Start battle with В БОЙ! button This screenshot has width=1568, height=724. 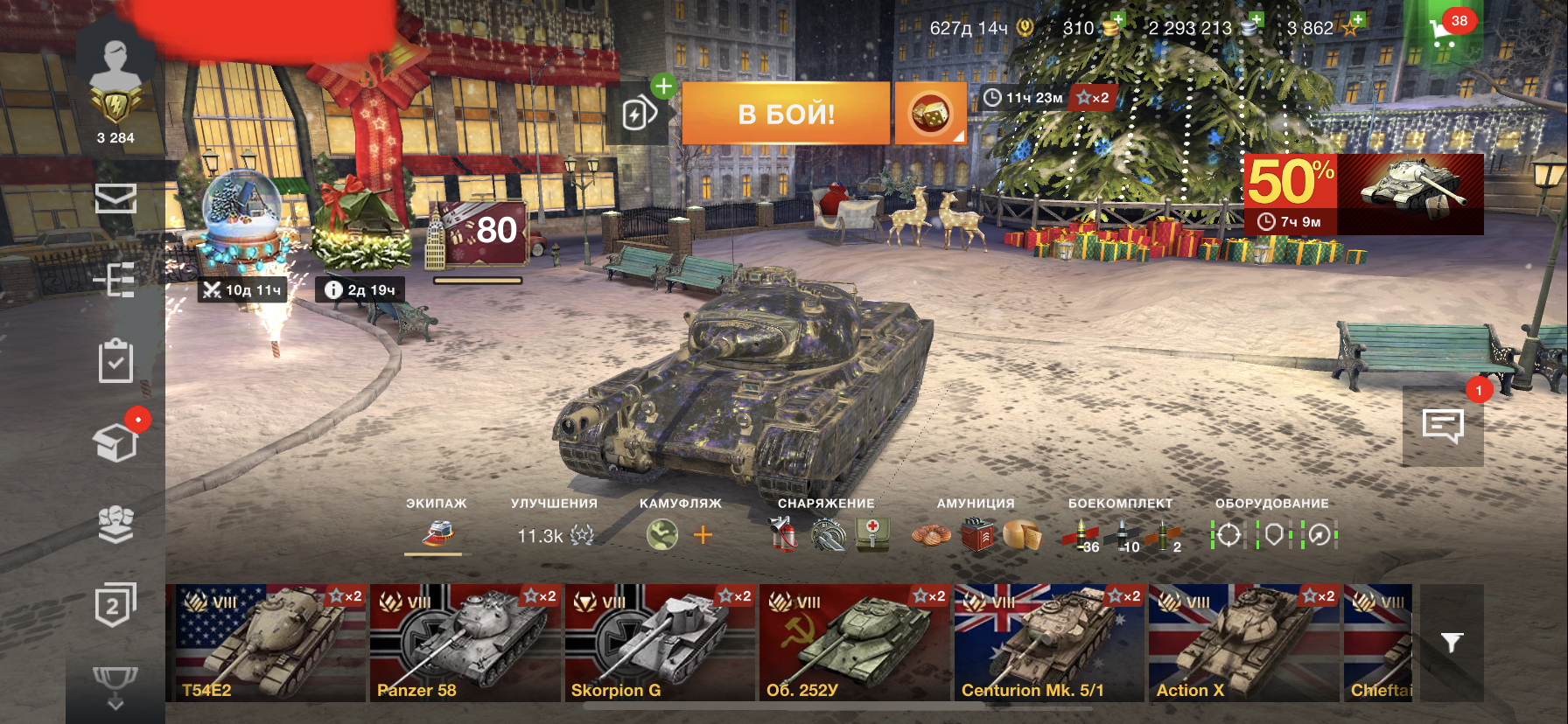[x=786, y=114]
